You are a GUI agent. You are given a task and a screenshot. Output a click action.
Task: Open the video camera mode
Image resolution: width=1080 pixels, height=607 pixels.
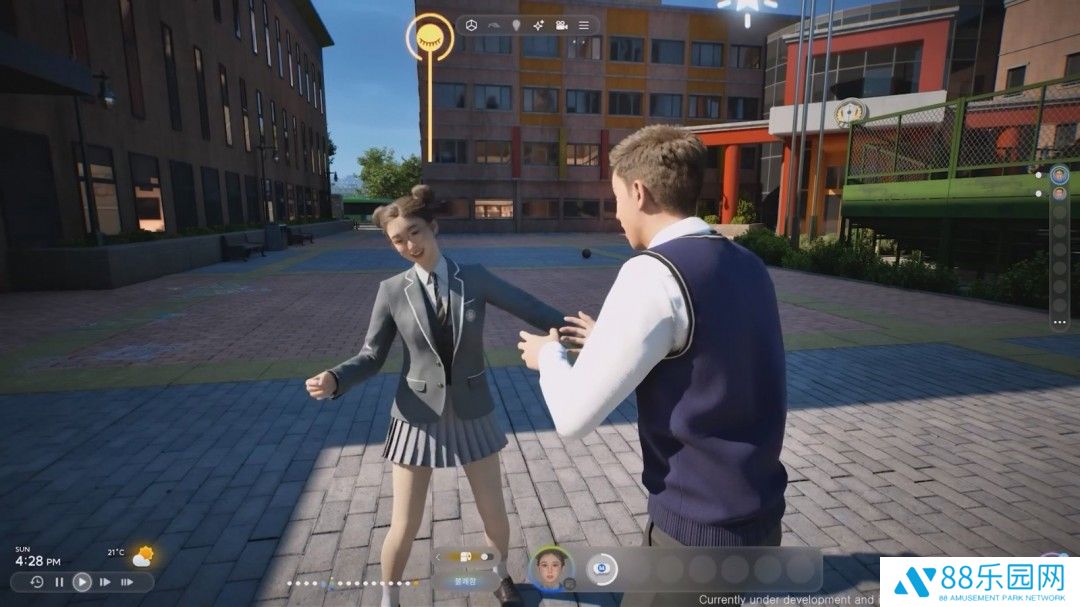(x=562, y=25)
